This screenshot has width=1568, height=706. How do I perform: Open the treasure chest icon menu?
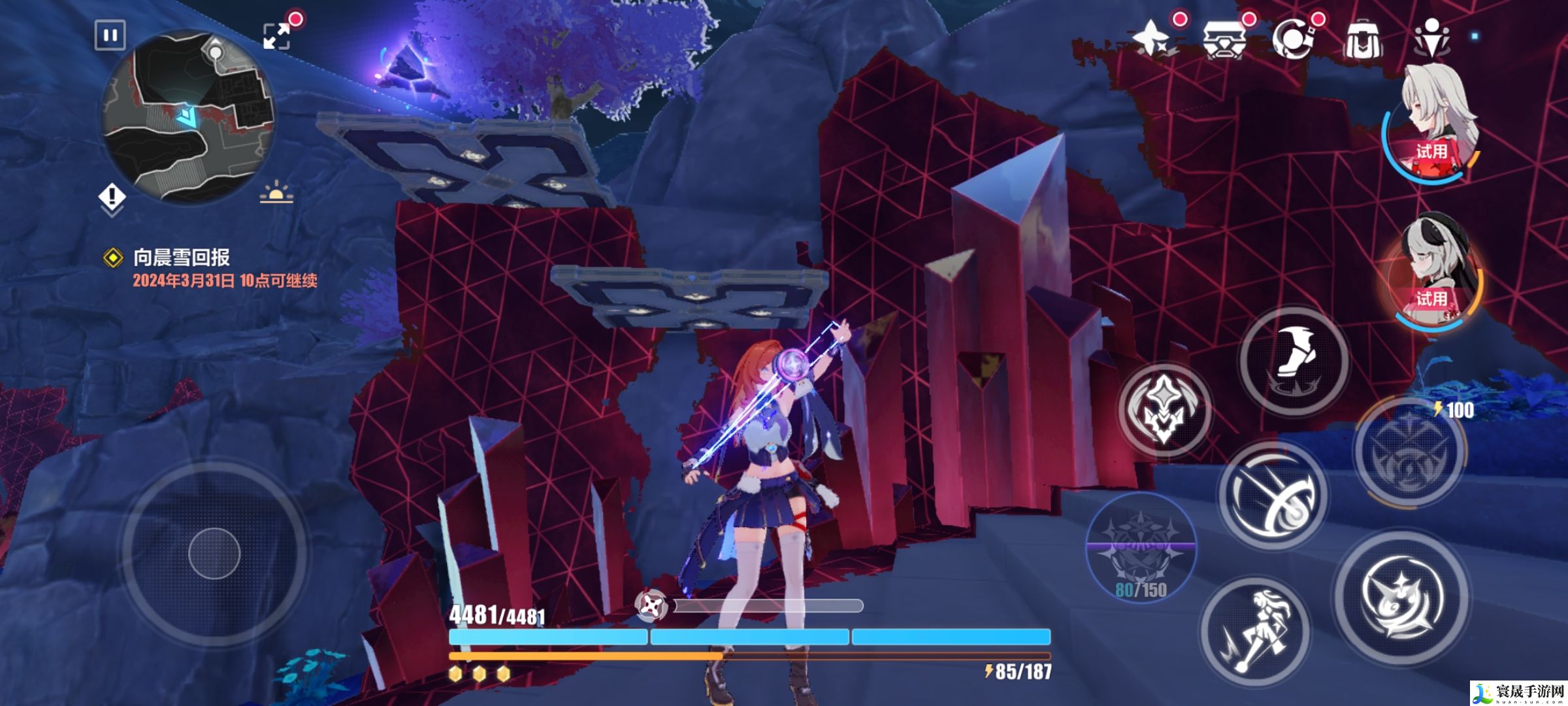coord(1224,39)
